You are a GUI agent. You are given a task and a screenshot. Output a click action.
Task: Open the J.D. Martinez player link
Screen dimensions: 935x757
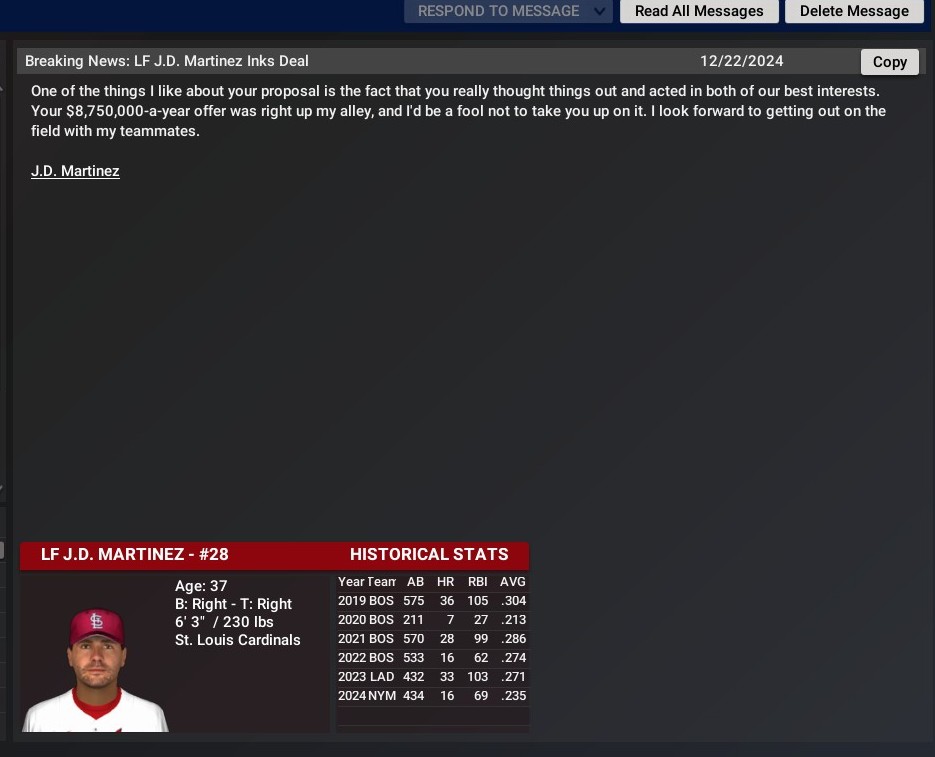point(75,171)
